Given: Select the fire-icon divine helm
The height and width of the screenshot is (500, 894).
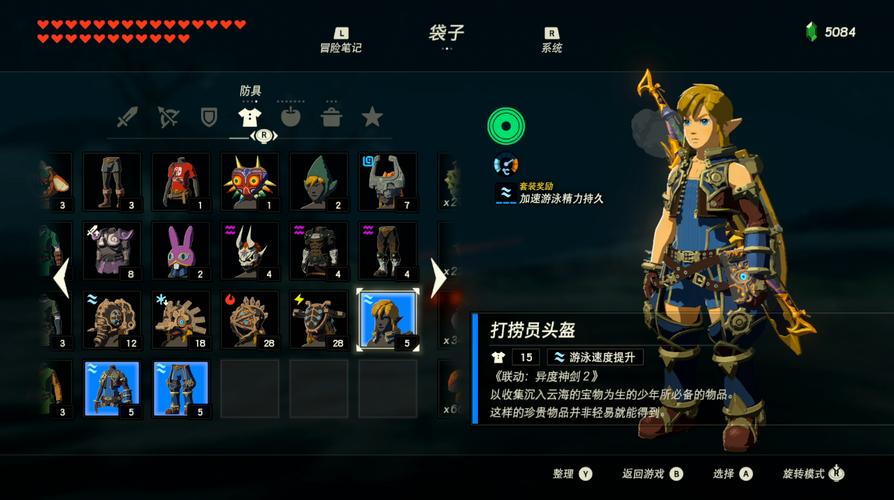Looking at the screenshot, I should click(x=250, y=319).
